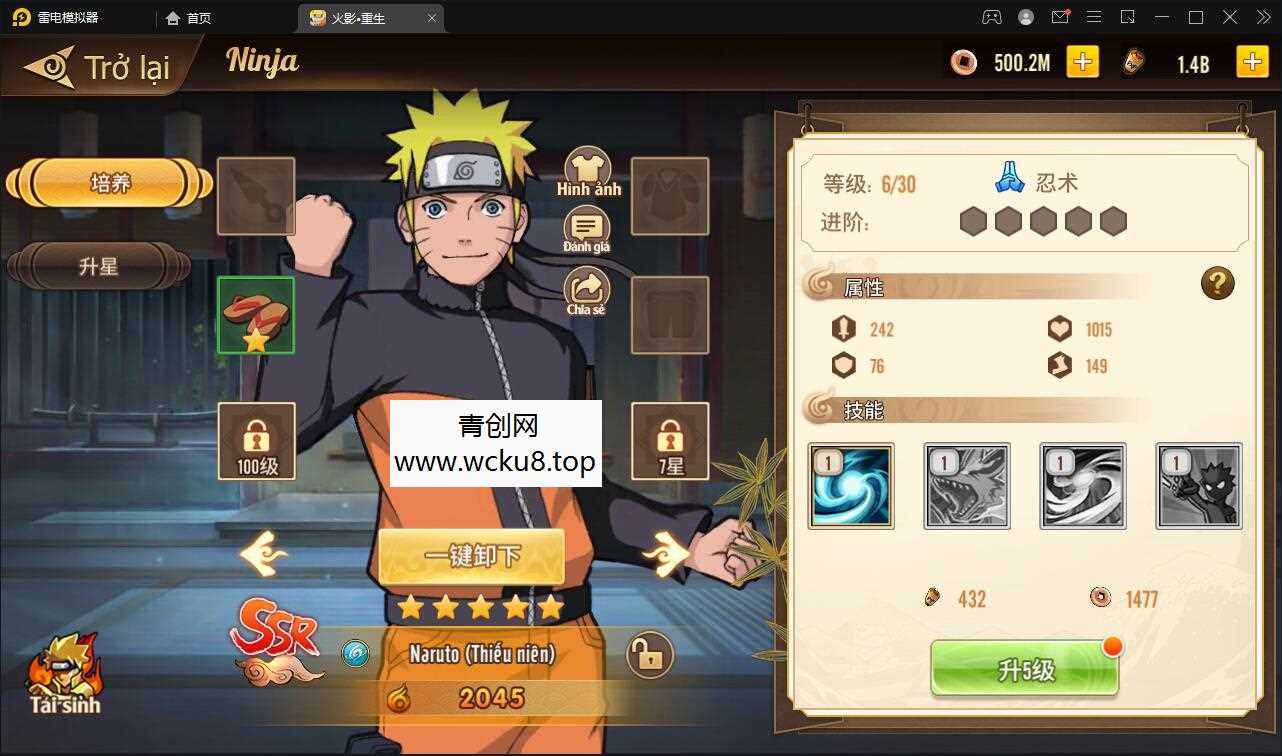Select the shuriken equipment slot
Viewport: 1282px width, 756px height.
coord(255,195)
